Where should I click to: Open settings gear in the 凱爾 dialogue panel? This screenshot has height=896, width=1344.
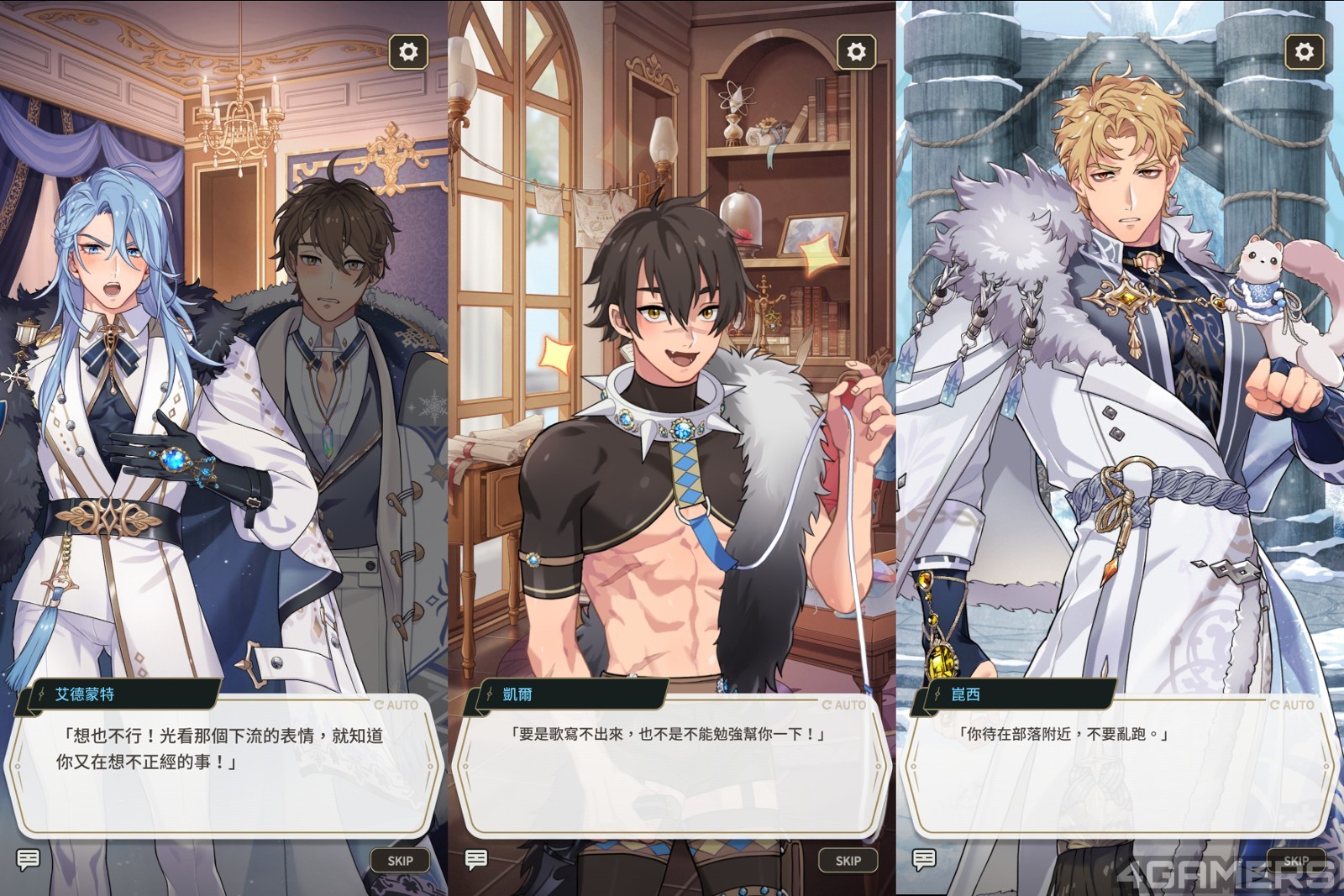(856, 52)
